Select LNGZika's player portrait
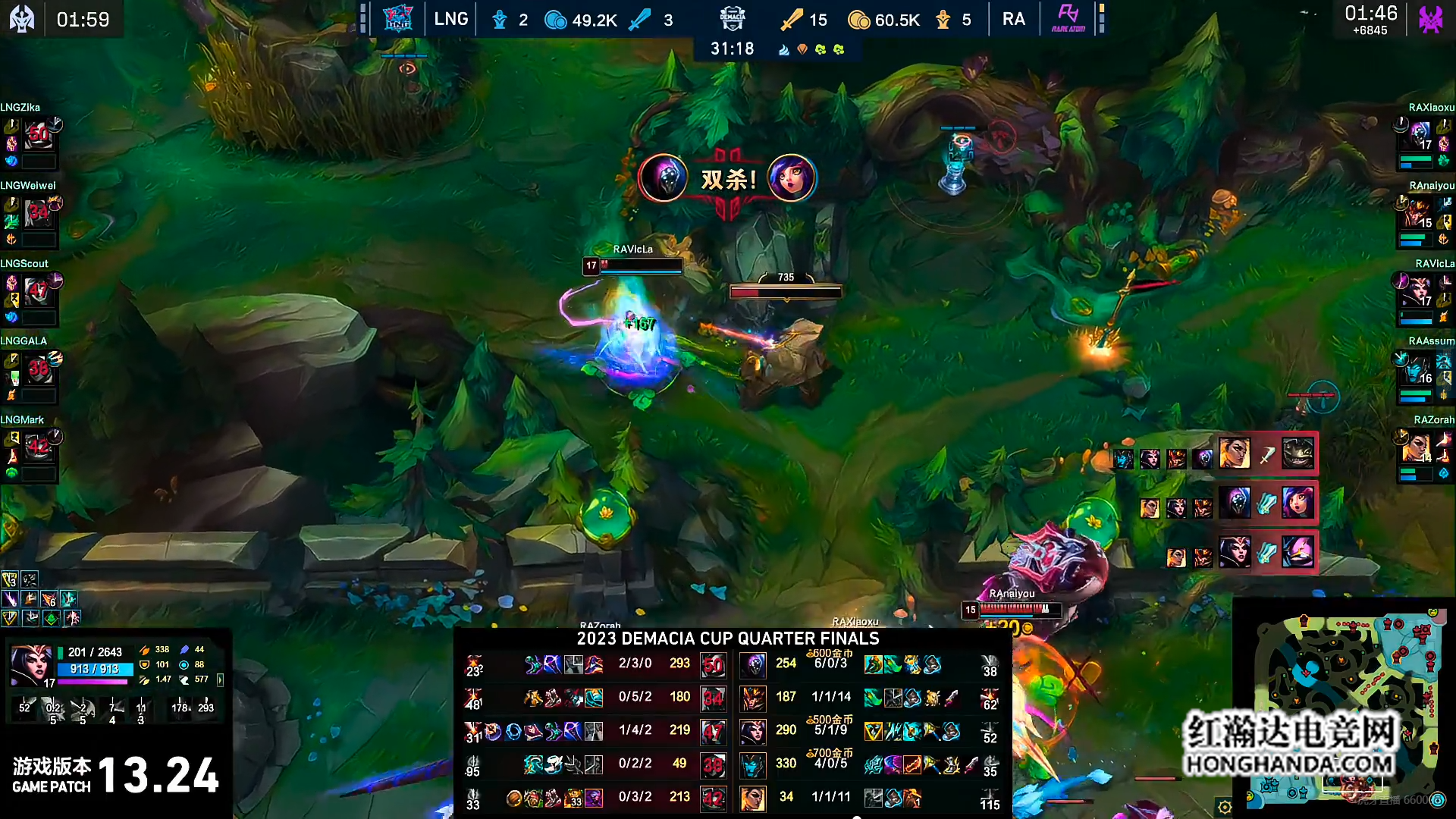The height and width of the screenshot is (819, 1456). 38,136
